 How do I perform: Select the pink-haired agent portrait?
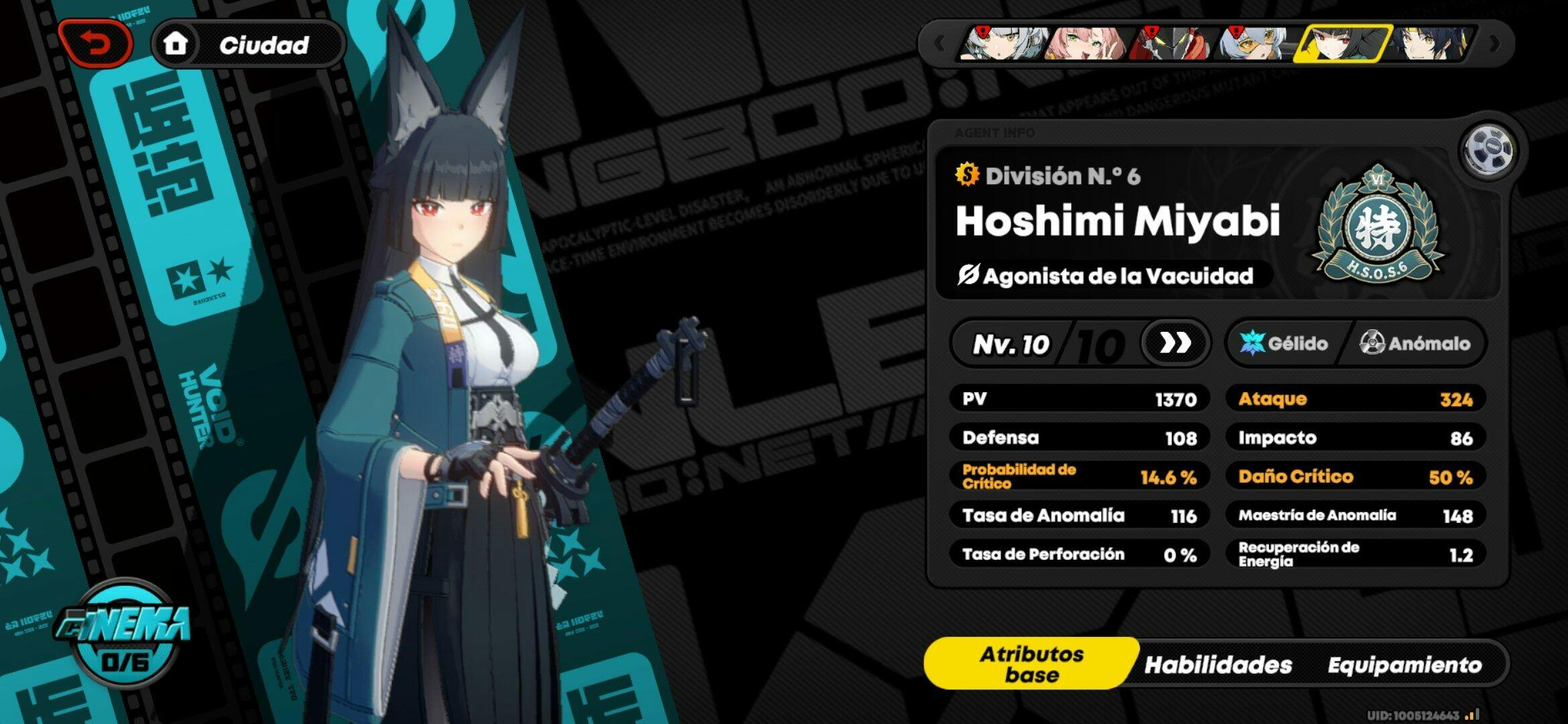pos(1087,44)
